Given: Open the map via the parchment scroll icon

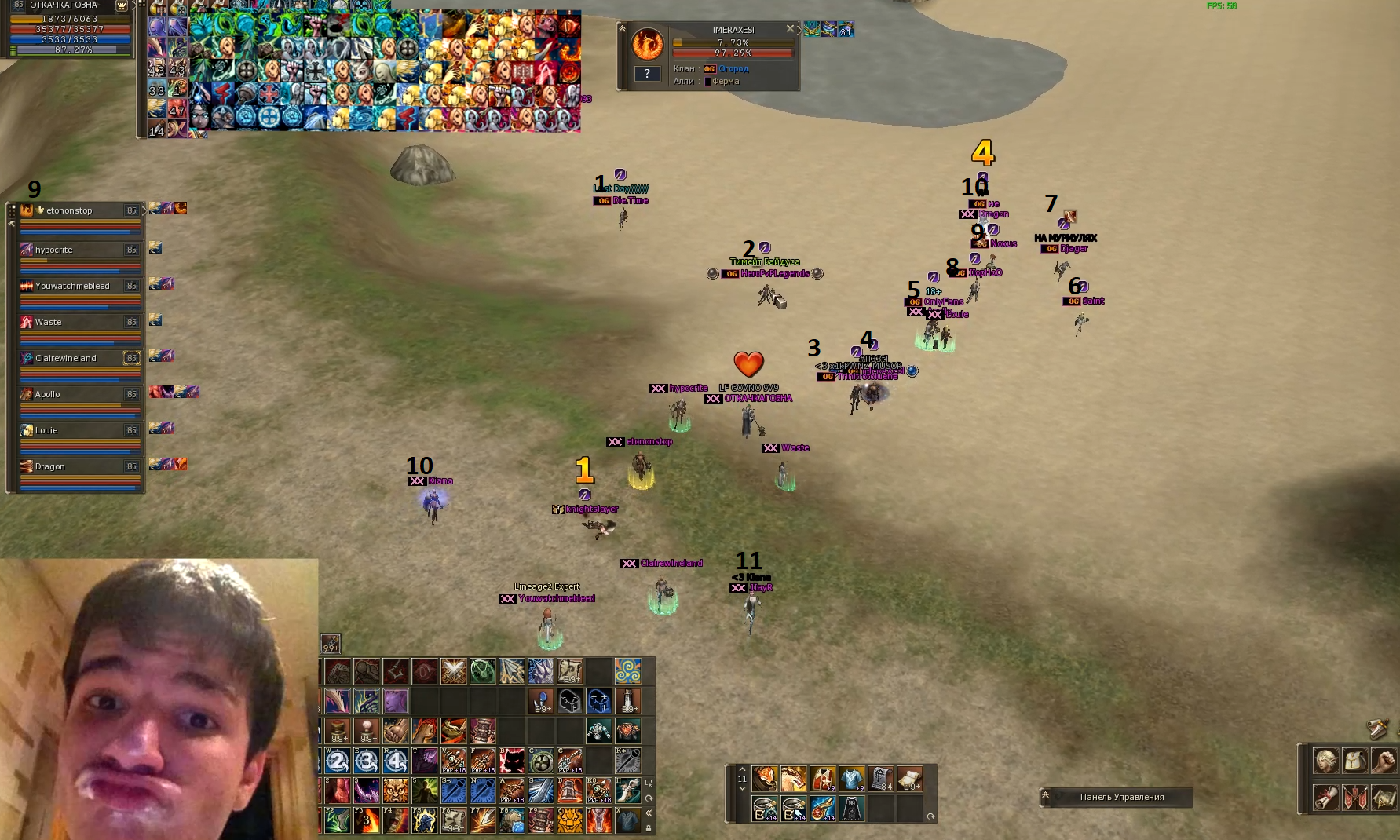Looking at the screenshot, I should tap(1383, 797).
